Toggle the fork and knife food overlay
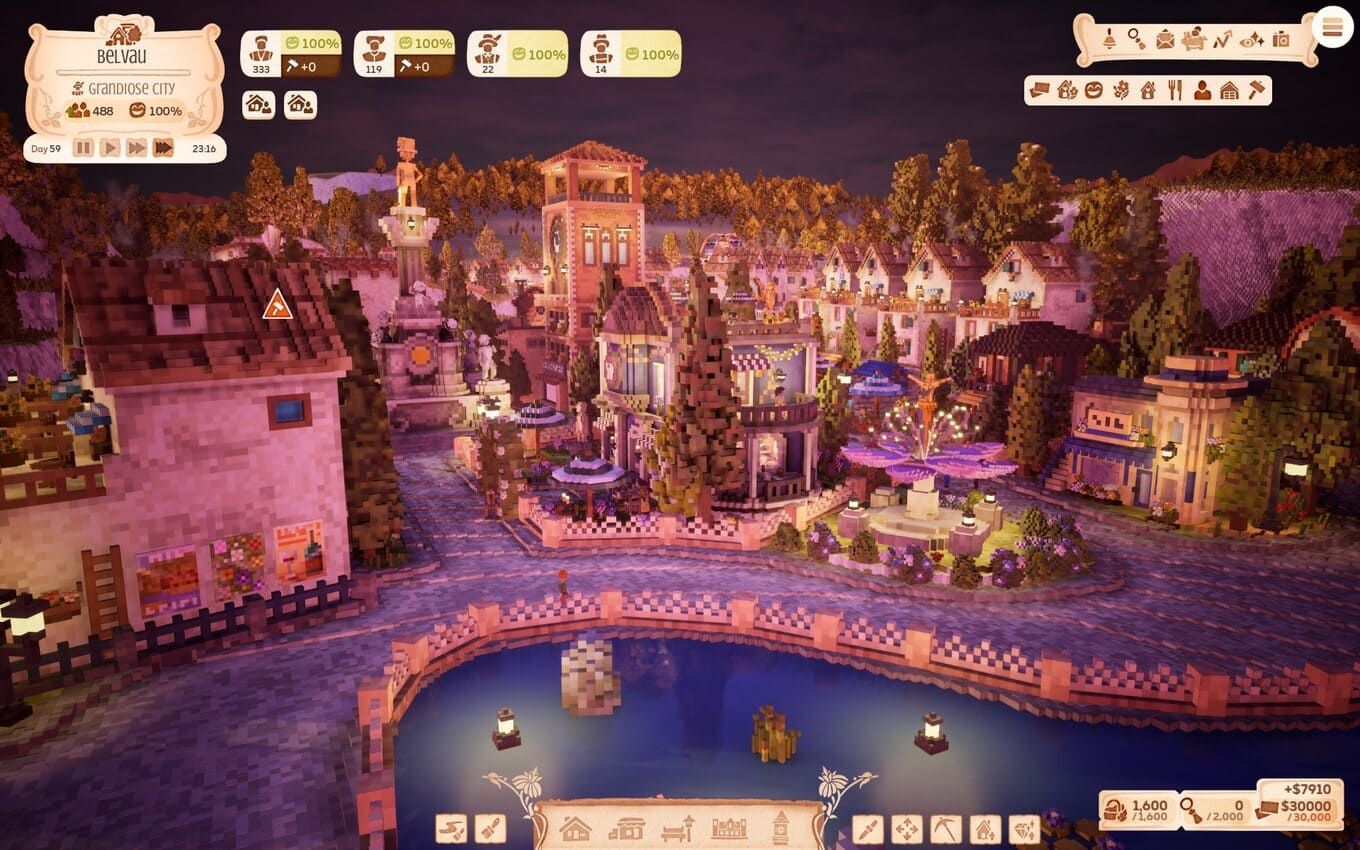Viewport: 1360px width, 850px height. [1175, 90]
